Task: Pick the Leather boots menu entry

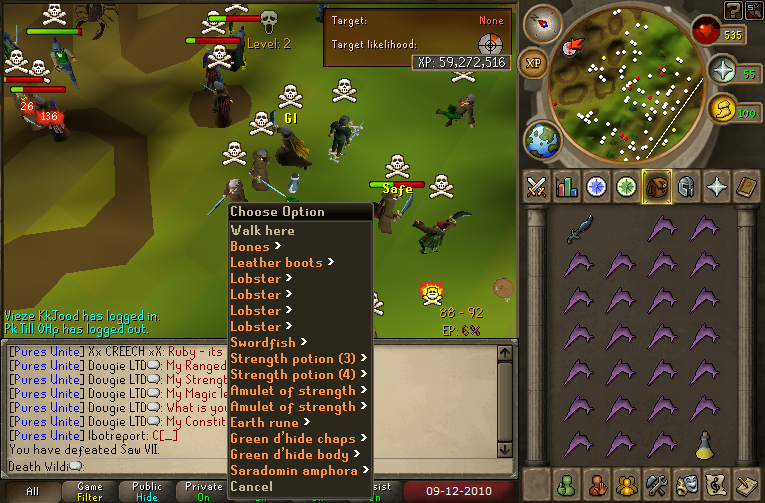Action: pos(276,262)
